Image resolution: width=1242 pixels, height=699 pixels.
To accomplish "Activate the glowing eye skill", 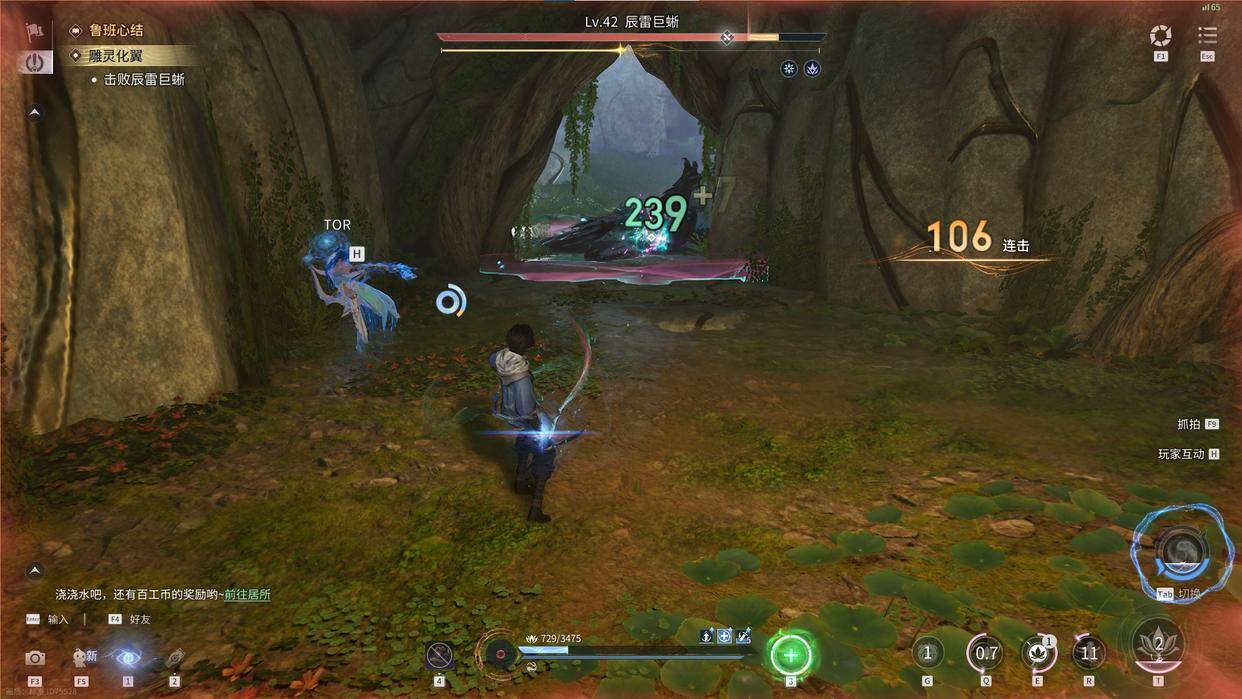I will pyautogui.click(x=127, y=657).
